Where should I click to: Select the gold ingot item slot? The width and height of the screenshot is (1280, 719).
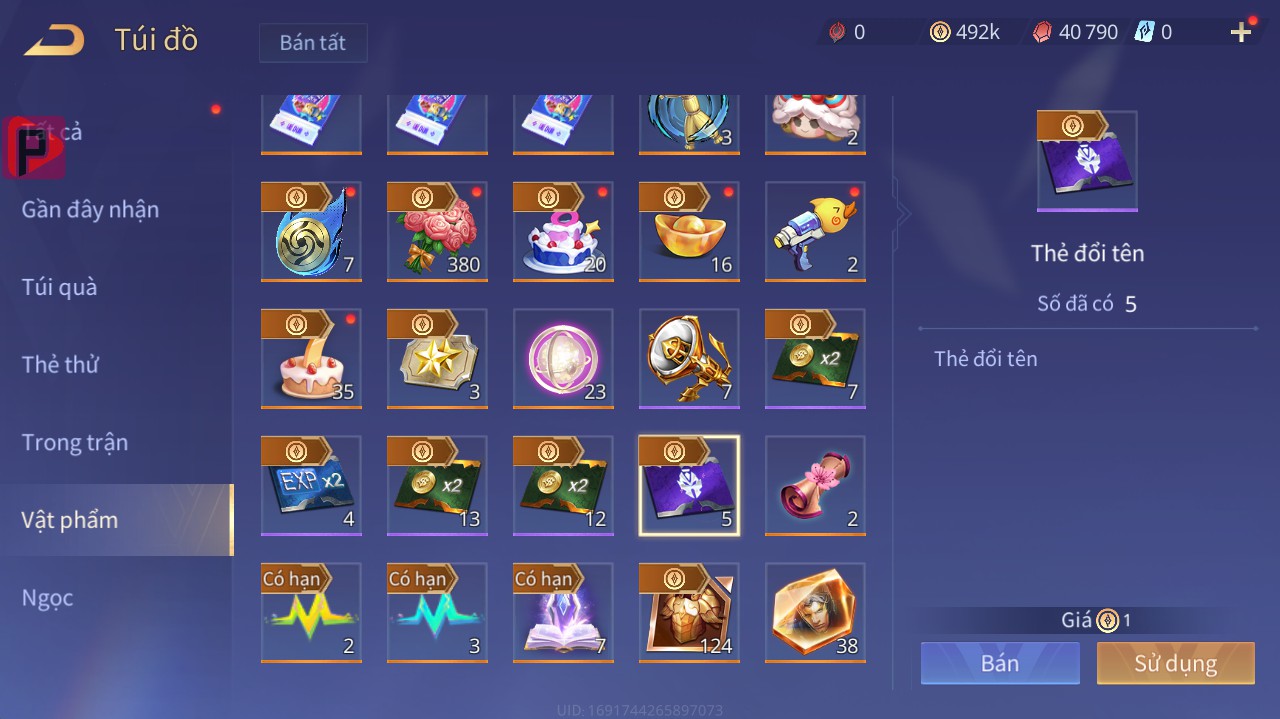tap(689, 232)
